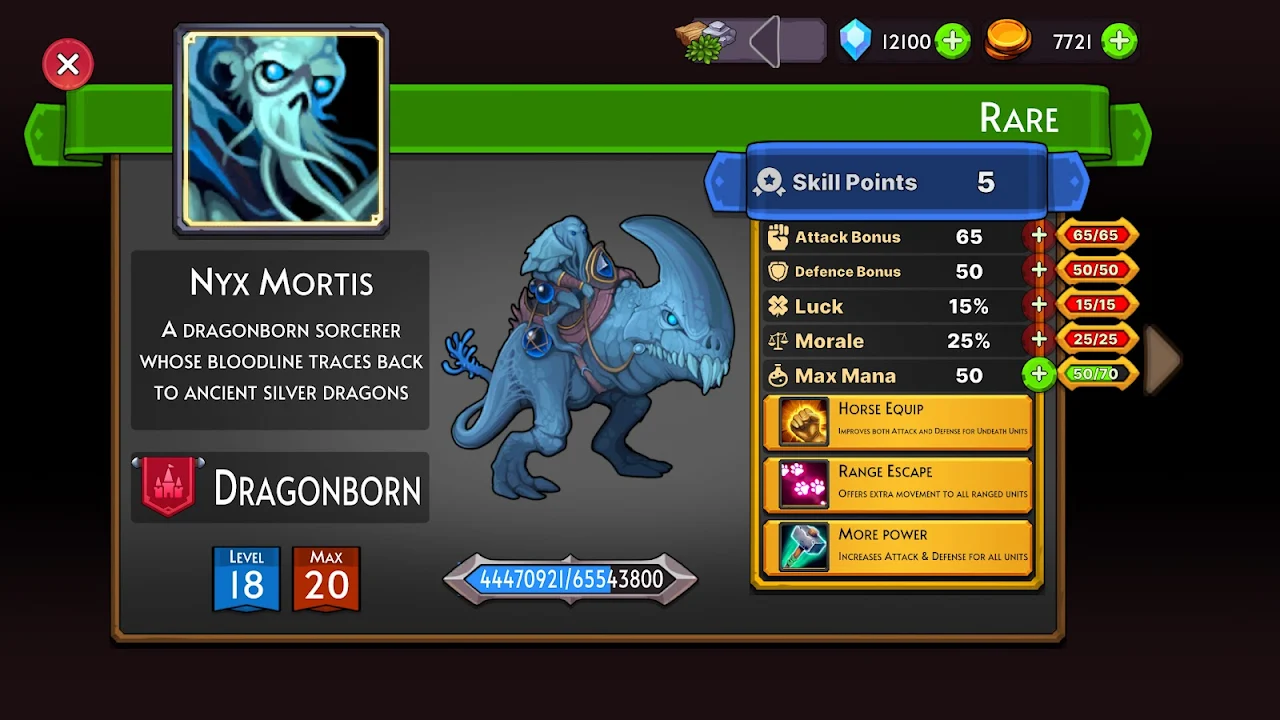1280x720 pixels.
Task: Increase the Attack Bonus stat
Action: click(1039, 236)
